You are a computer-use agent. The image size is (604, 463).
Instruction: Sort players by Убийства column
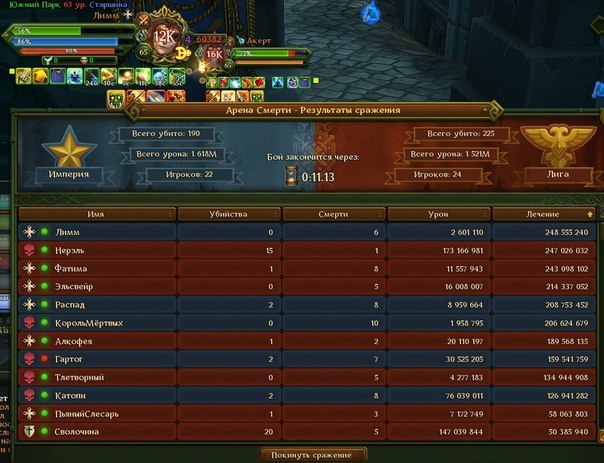click(227, 214)
